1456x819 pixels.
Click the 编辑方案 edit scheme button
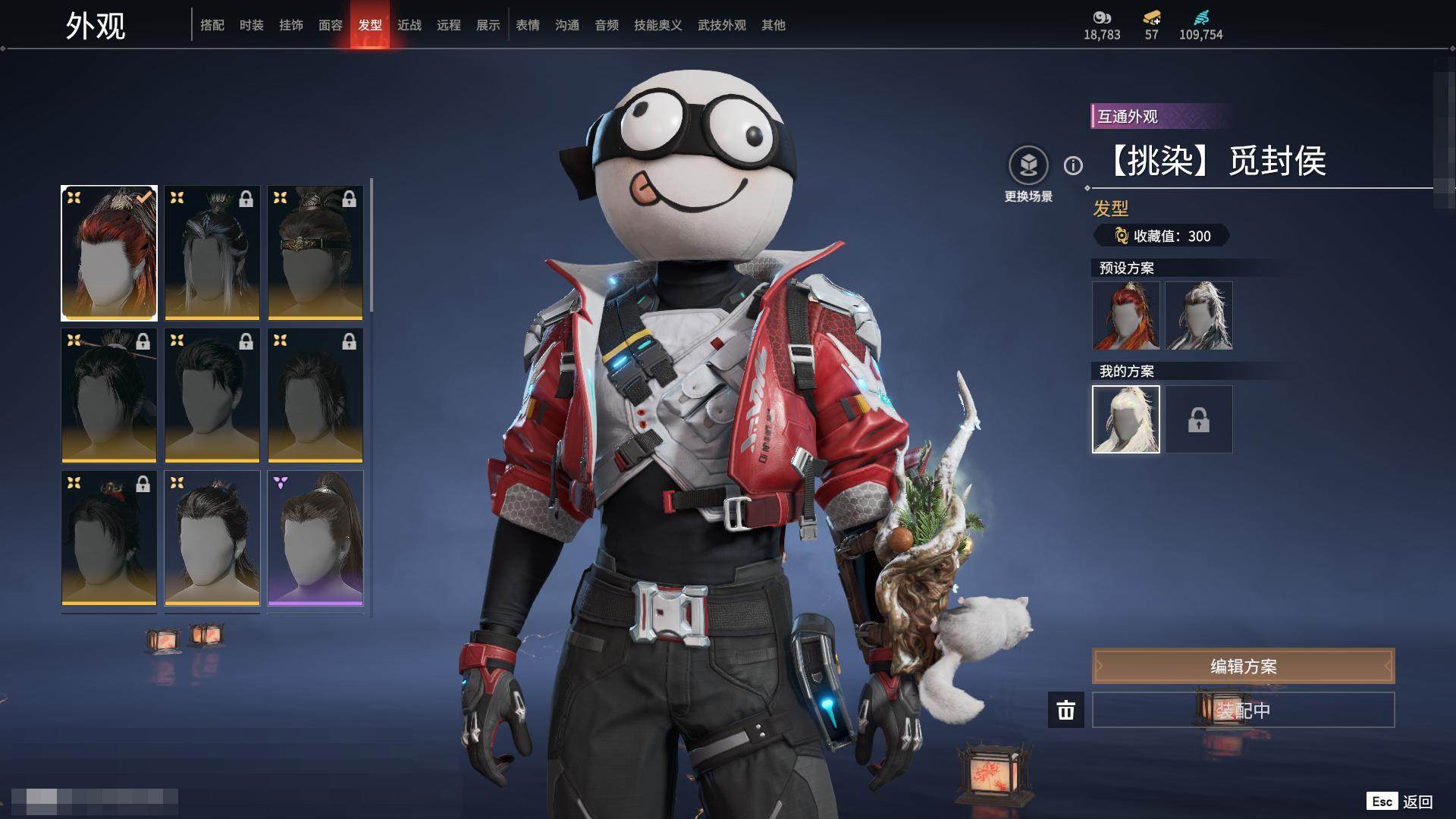pyautogui.click(x=1243, y=666)
